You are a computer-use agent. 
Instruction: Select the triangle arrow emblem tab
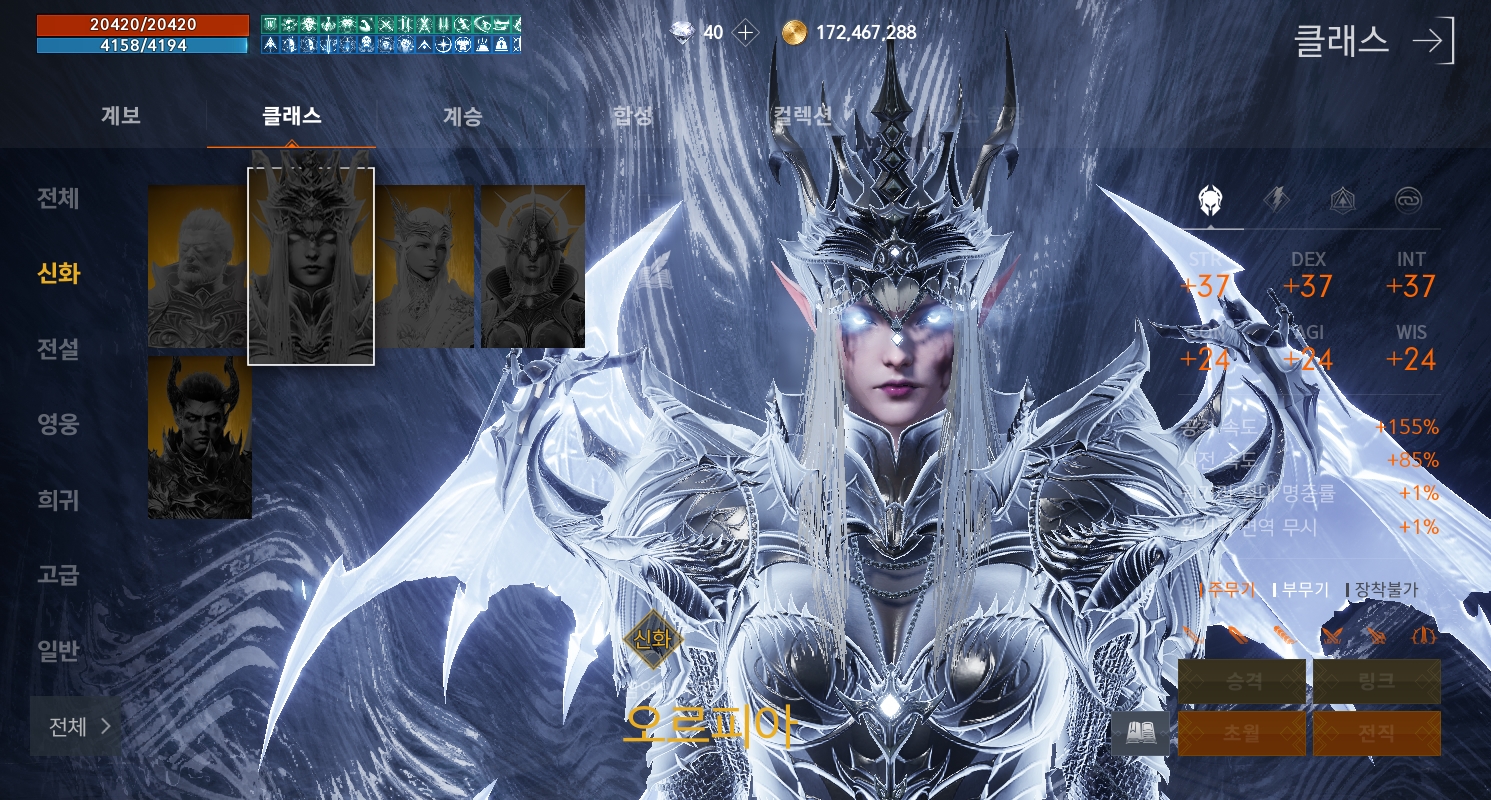1342,200
